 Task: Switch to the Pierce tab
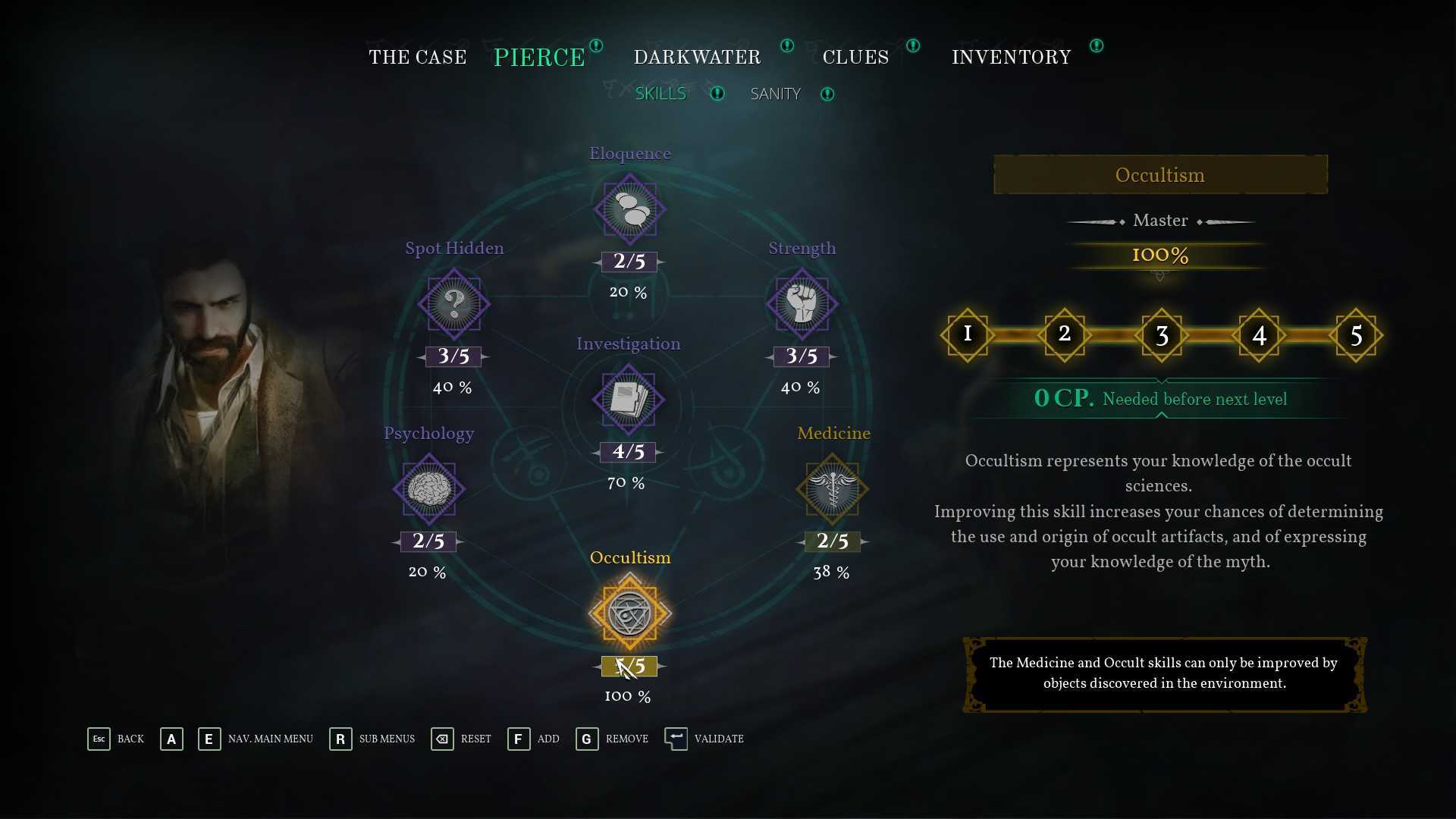539,58
